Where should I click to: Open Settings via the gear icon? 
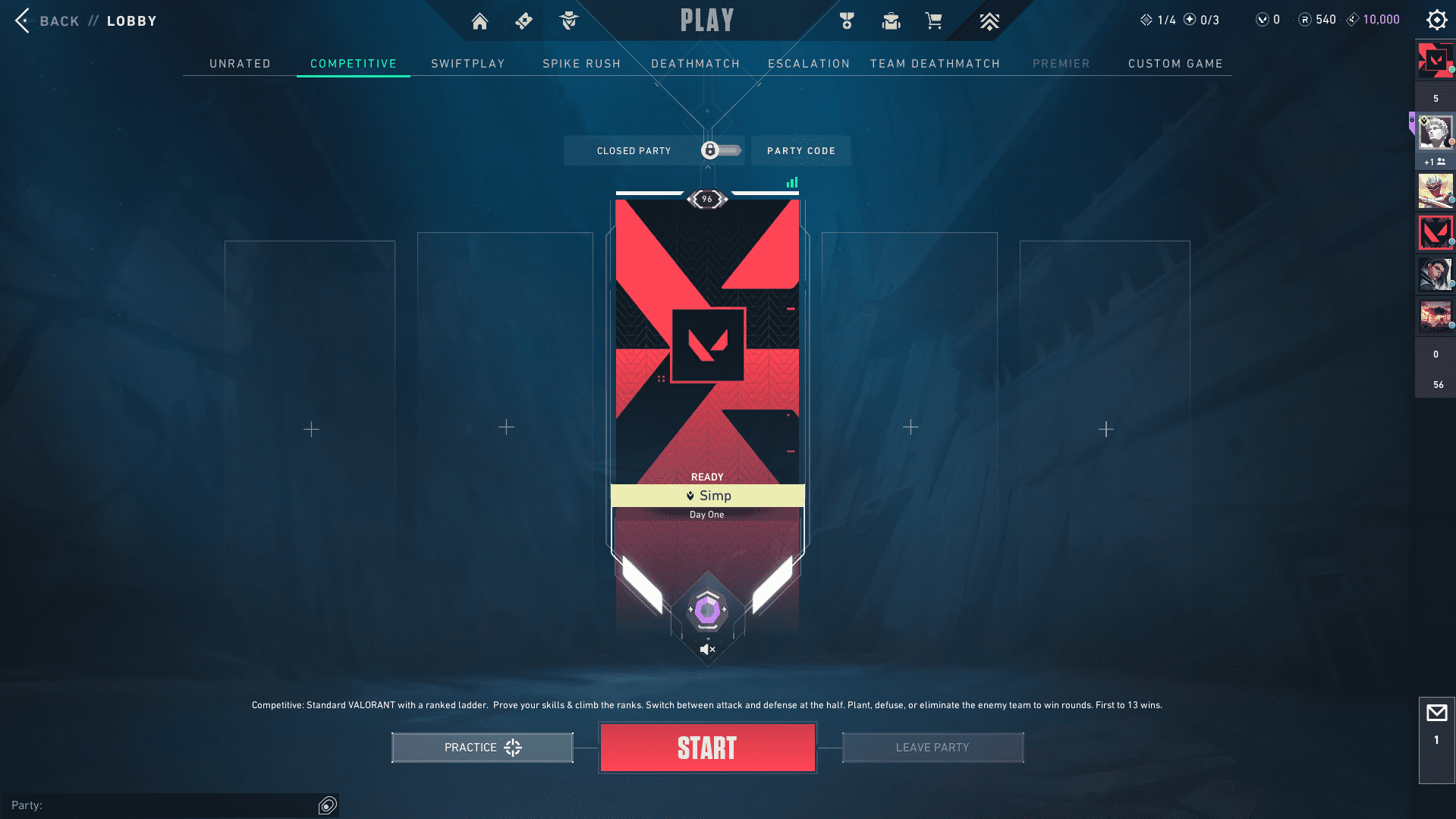(x=1436, y=20)
